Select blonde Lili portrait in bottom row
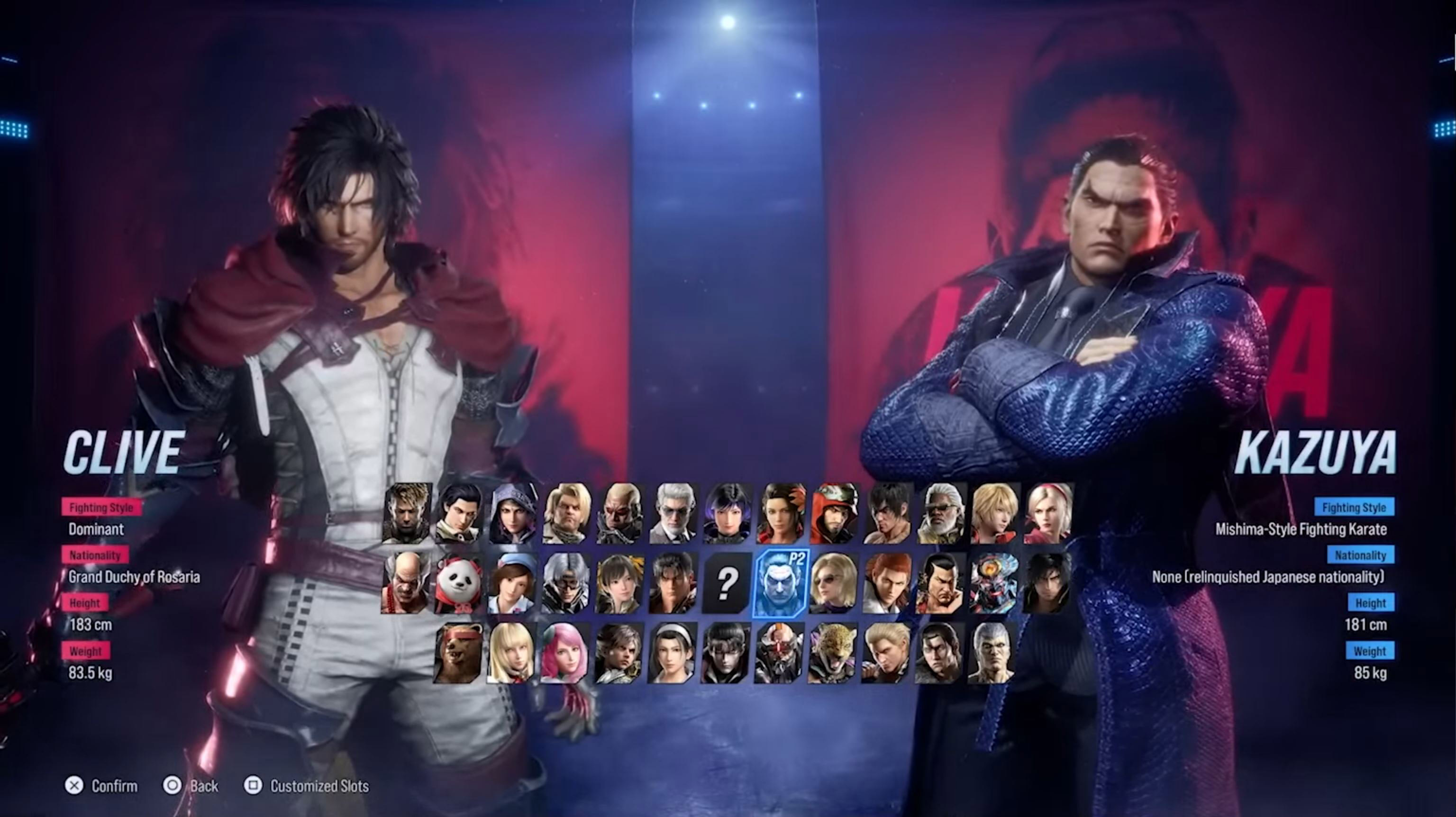 point(511,653)
